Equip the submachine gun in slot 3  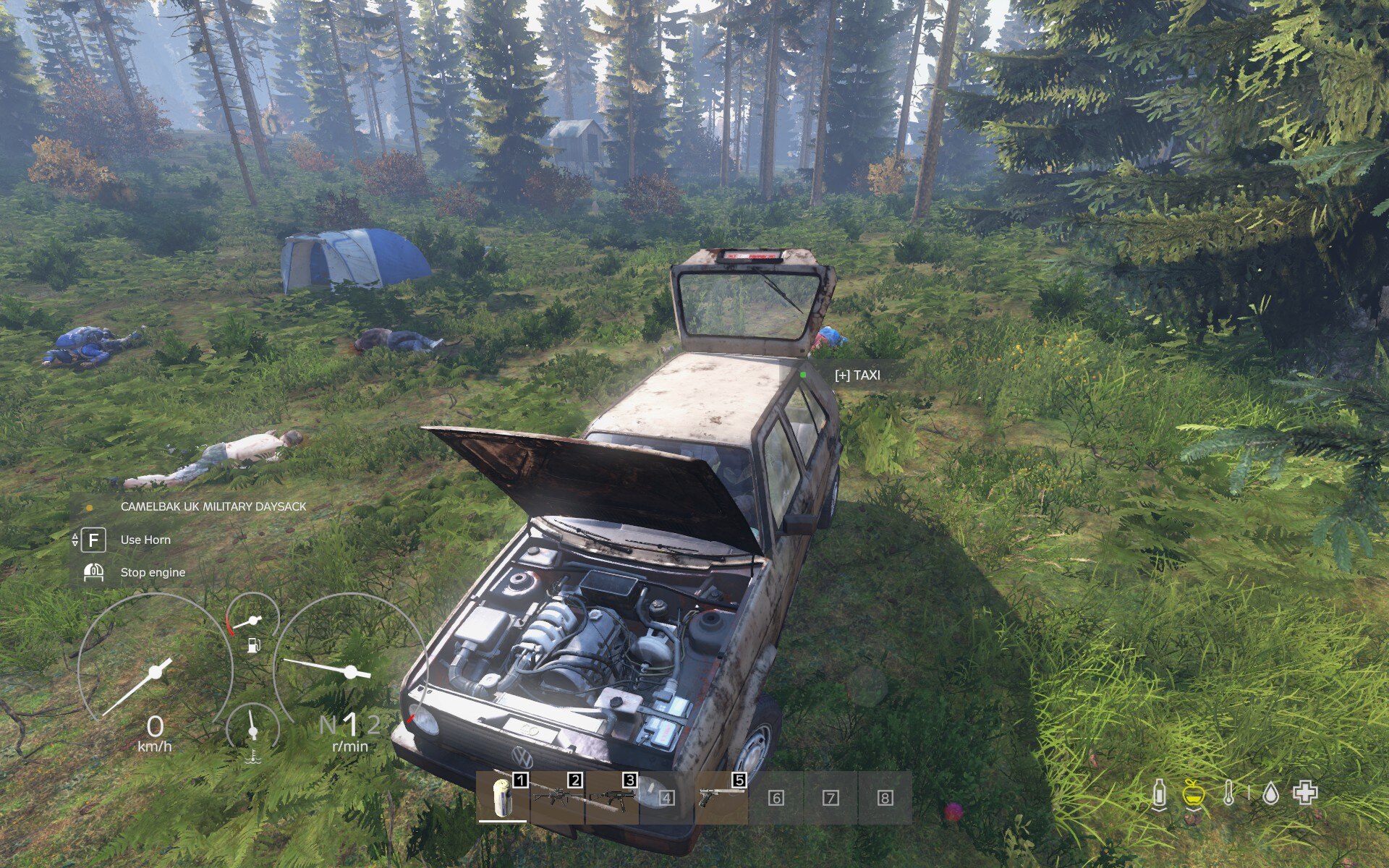(x=612, y=797)
